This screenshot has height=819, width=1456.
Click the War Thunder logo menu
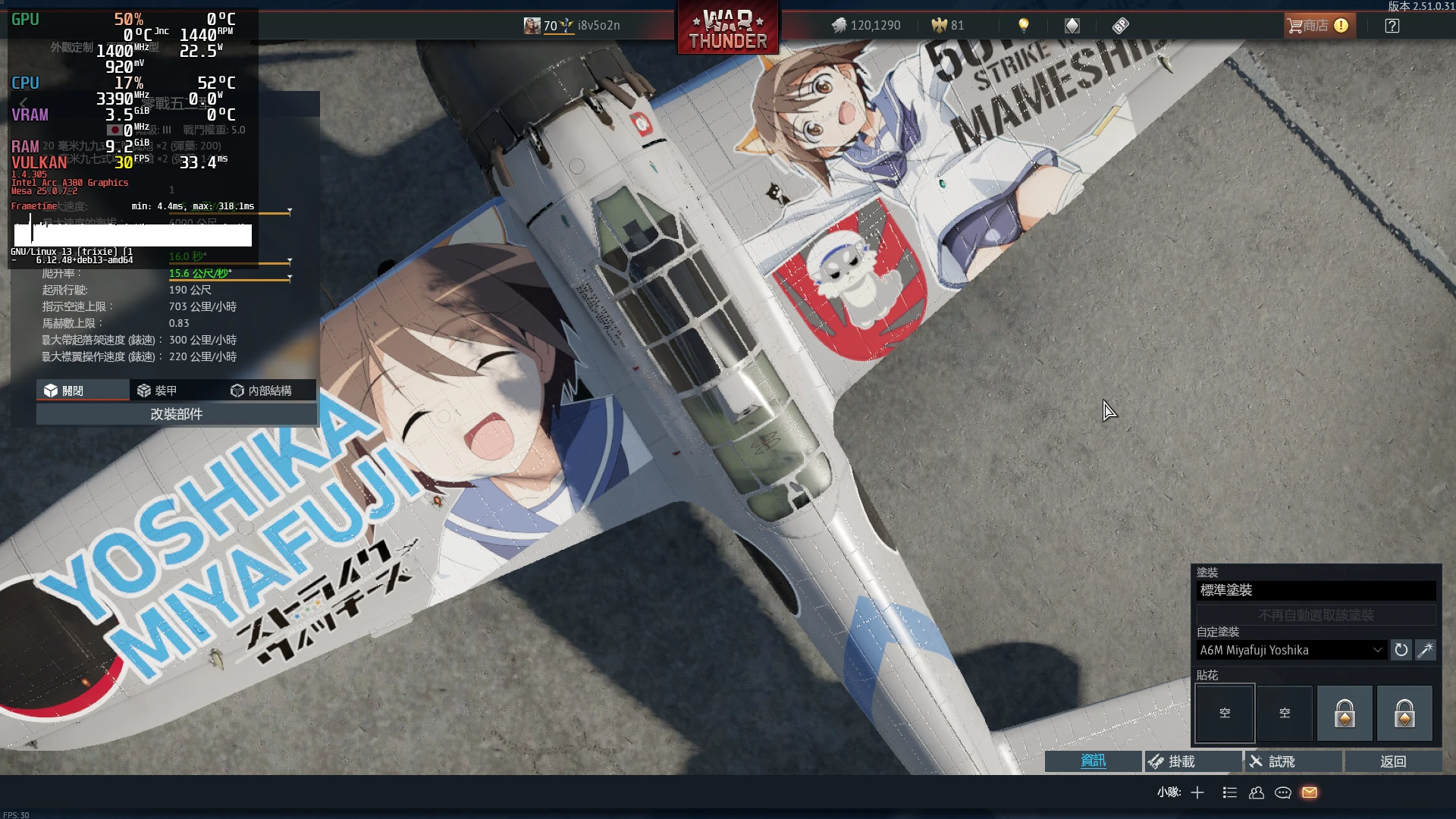727,29
